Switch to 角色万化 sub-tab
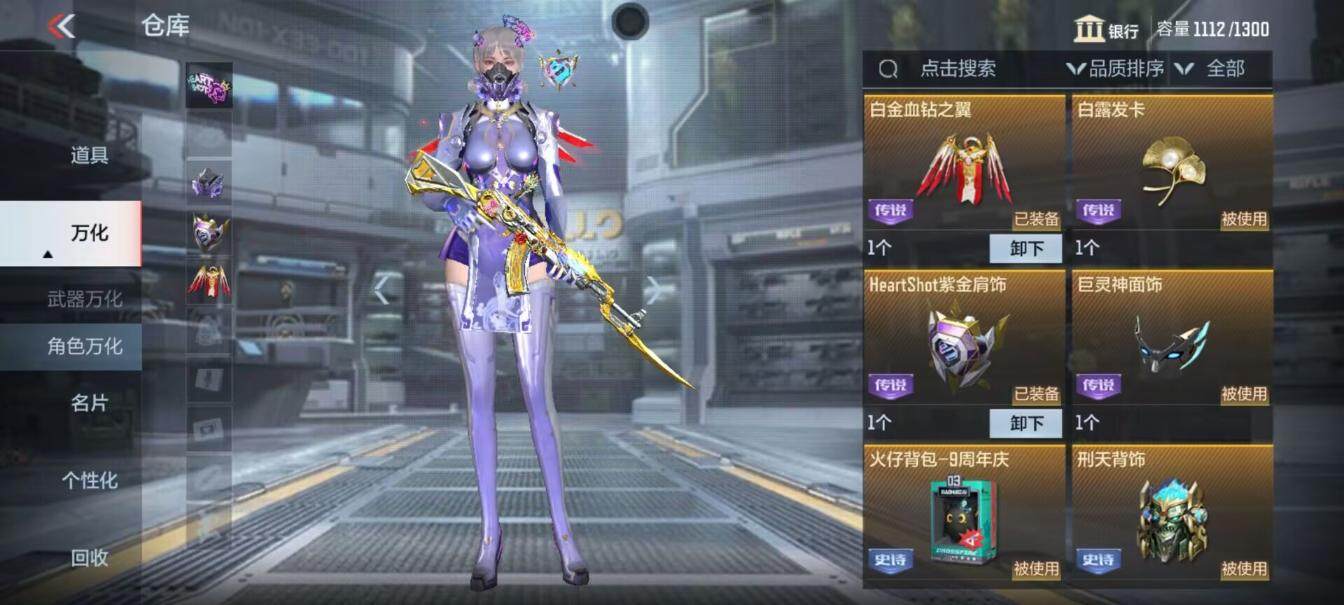This screenshot has width=1344, height=605. click(x=85, y=346)
